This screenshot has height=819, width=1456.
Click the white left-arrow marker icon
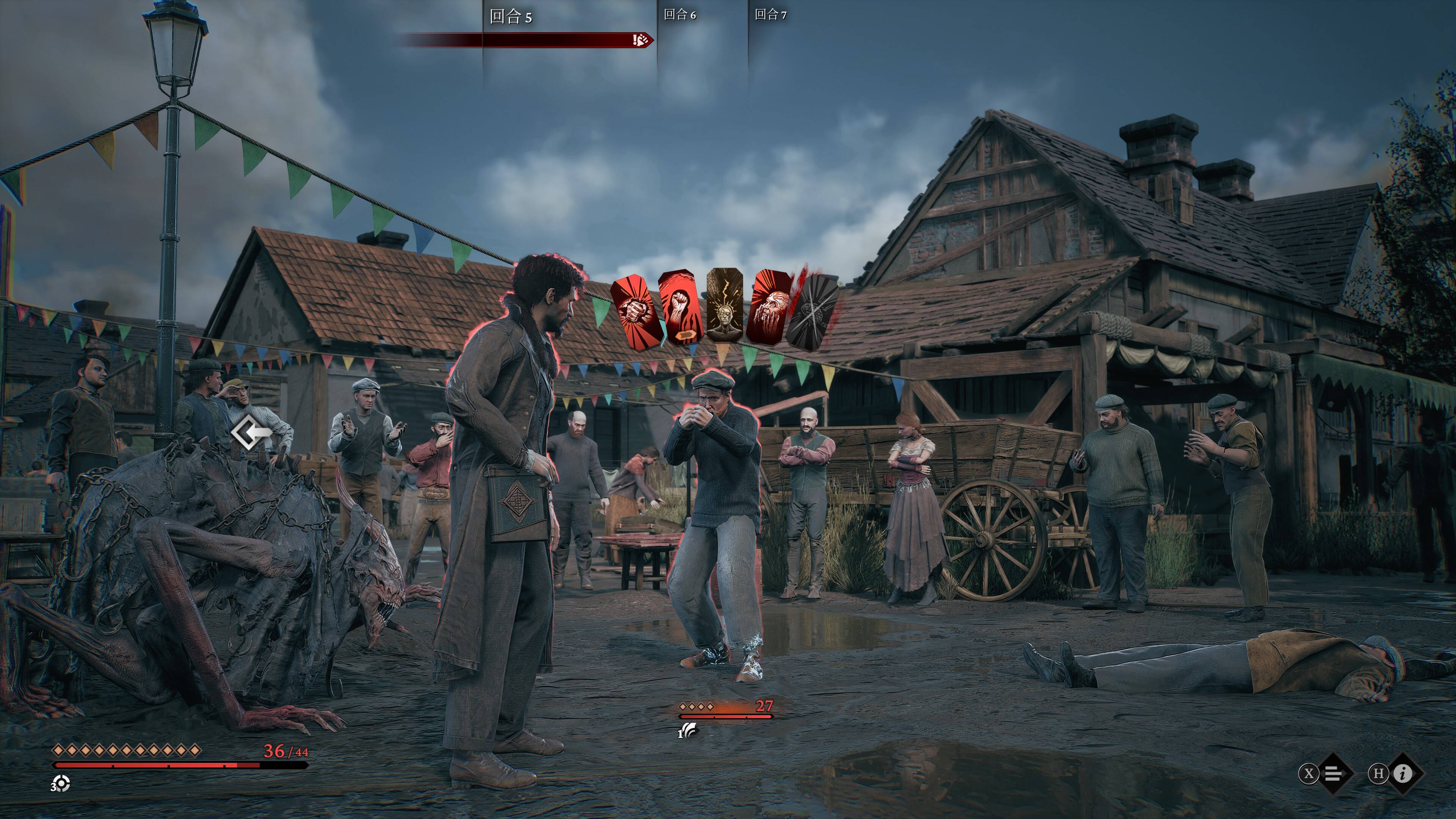tap(253, 433)
